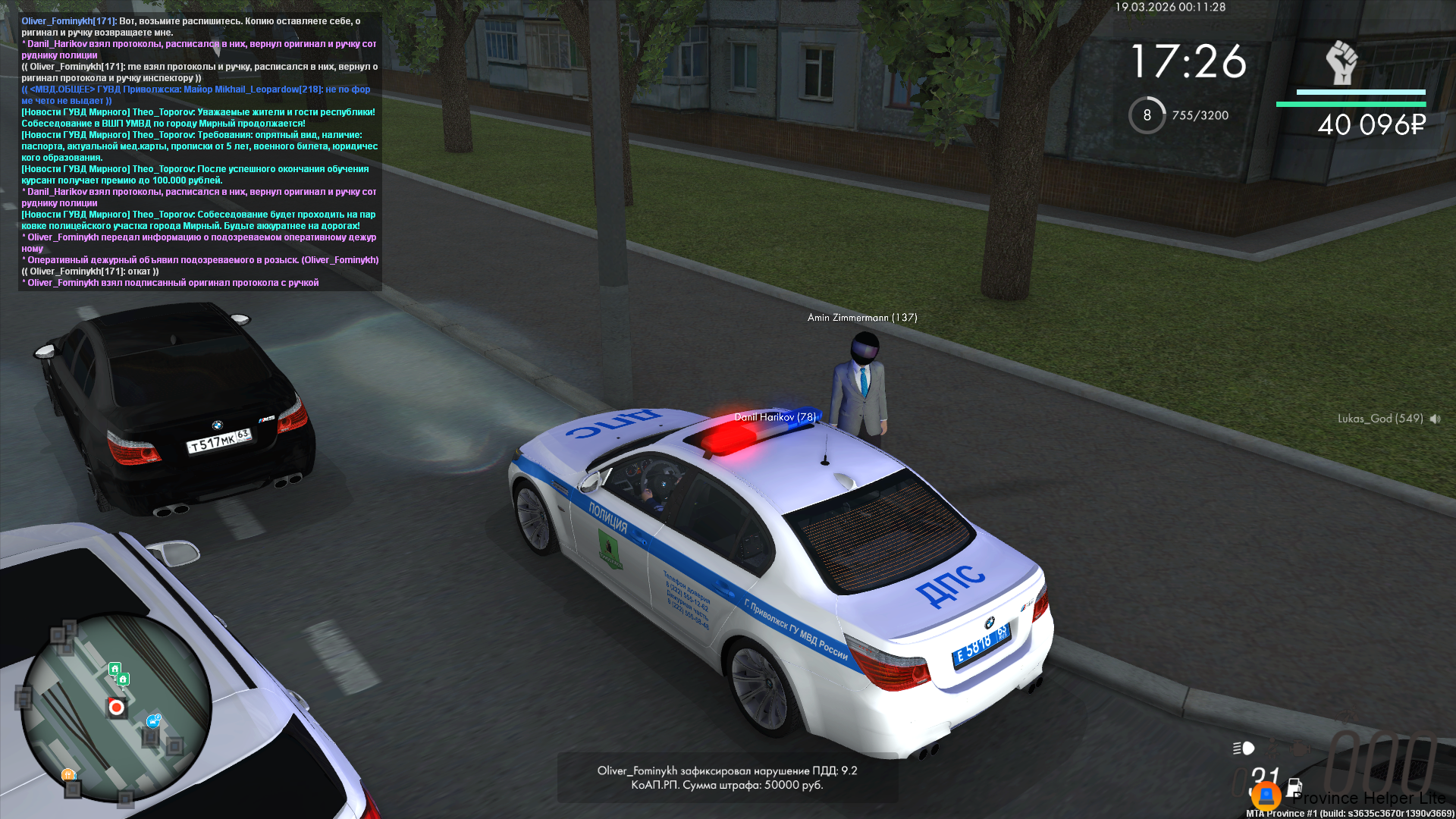Viewport: 1456px width, 819px height.
Task: Click the fuel pump icon
Action: point(1294,787)
